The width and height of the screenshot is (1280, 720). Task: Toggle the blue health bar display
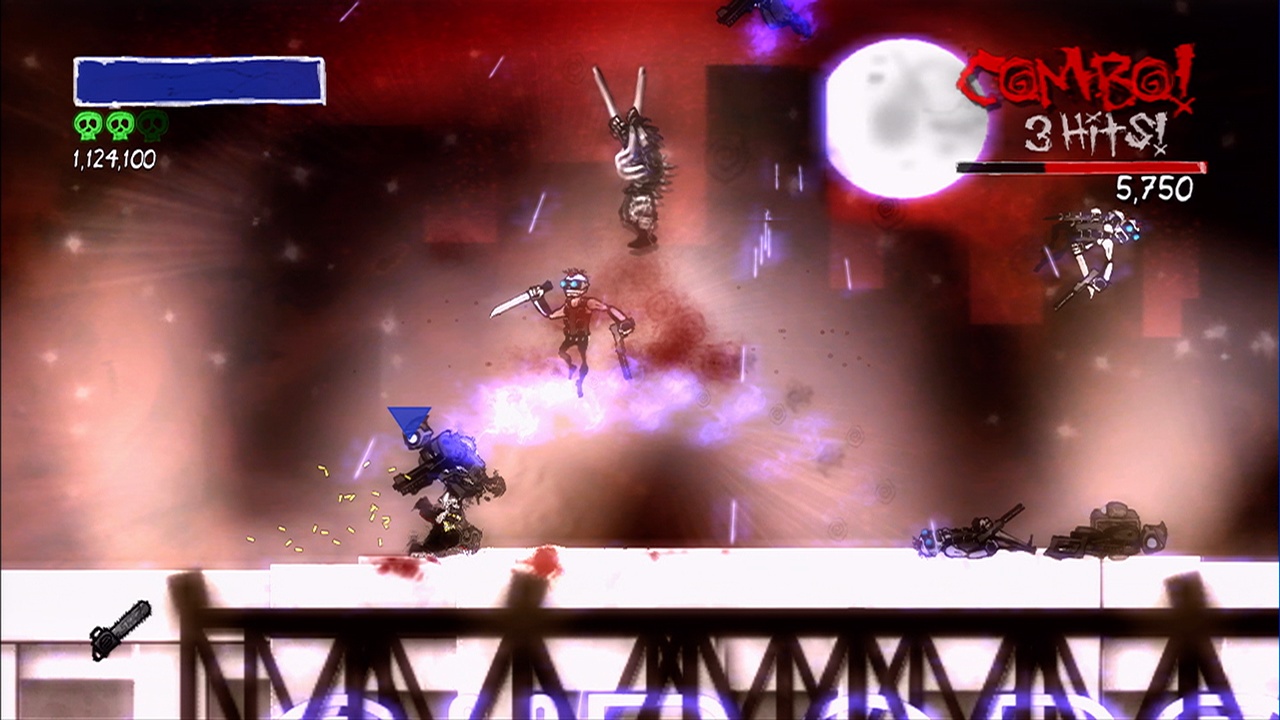(x=197, y=81)
